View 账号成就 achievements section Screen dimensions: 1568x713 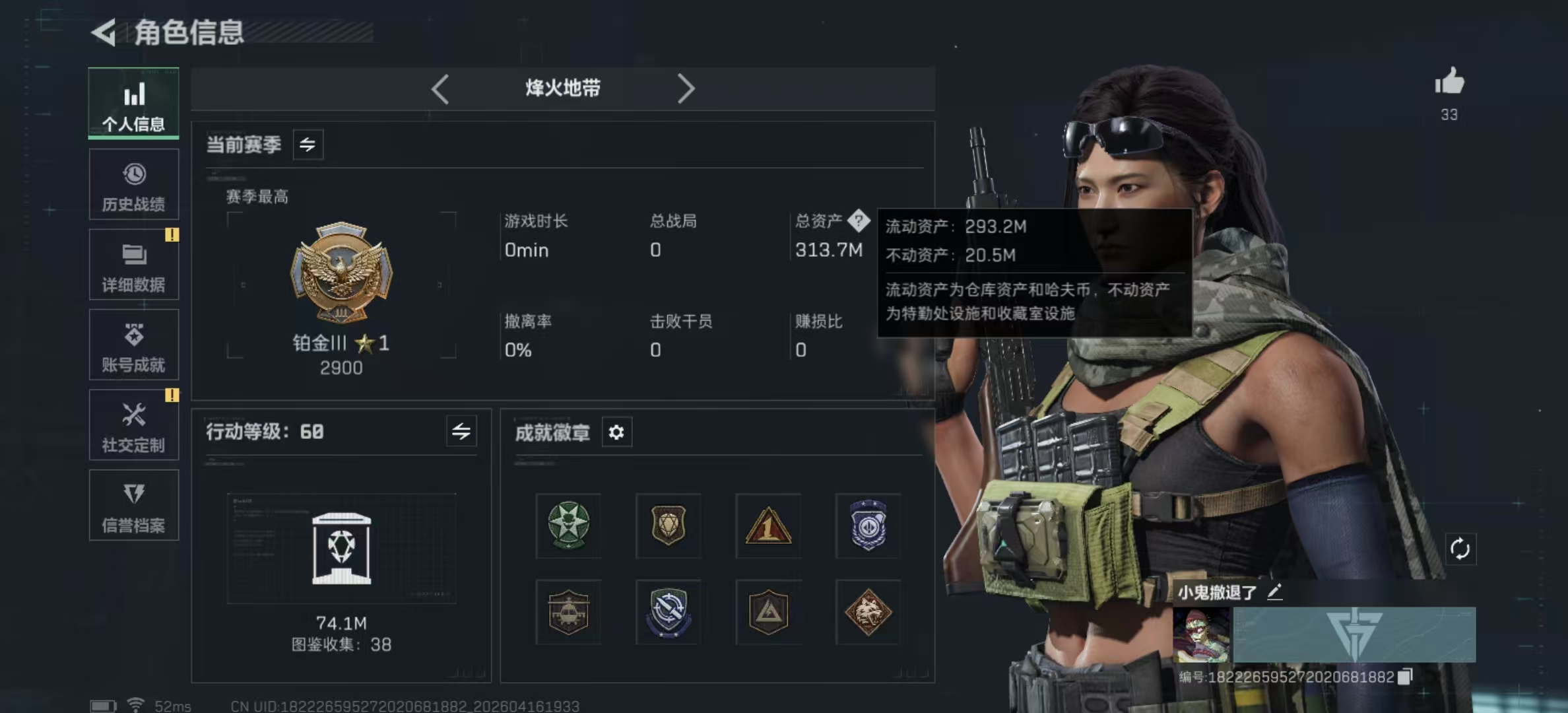pos(133,345)
